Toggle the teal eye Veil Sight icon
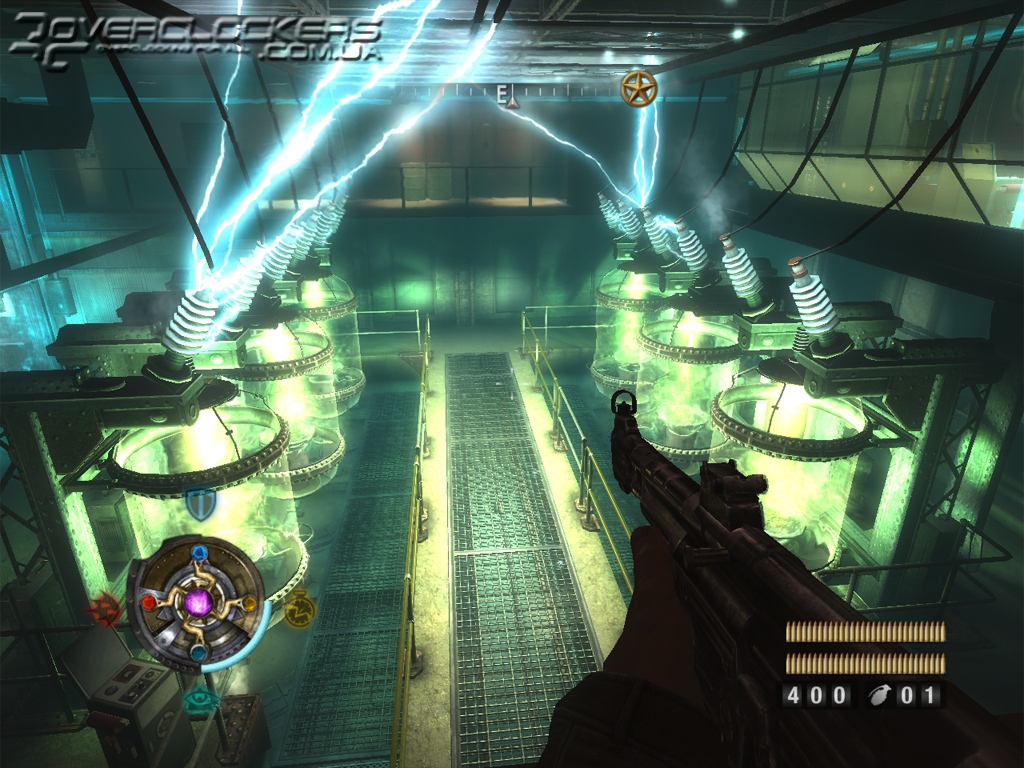This screenshot has width=1024, height=768. coord(199,701)
